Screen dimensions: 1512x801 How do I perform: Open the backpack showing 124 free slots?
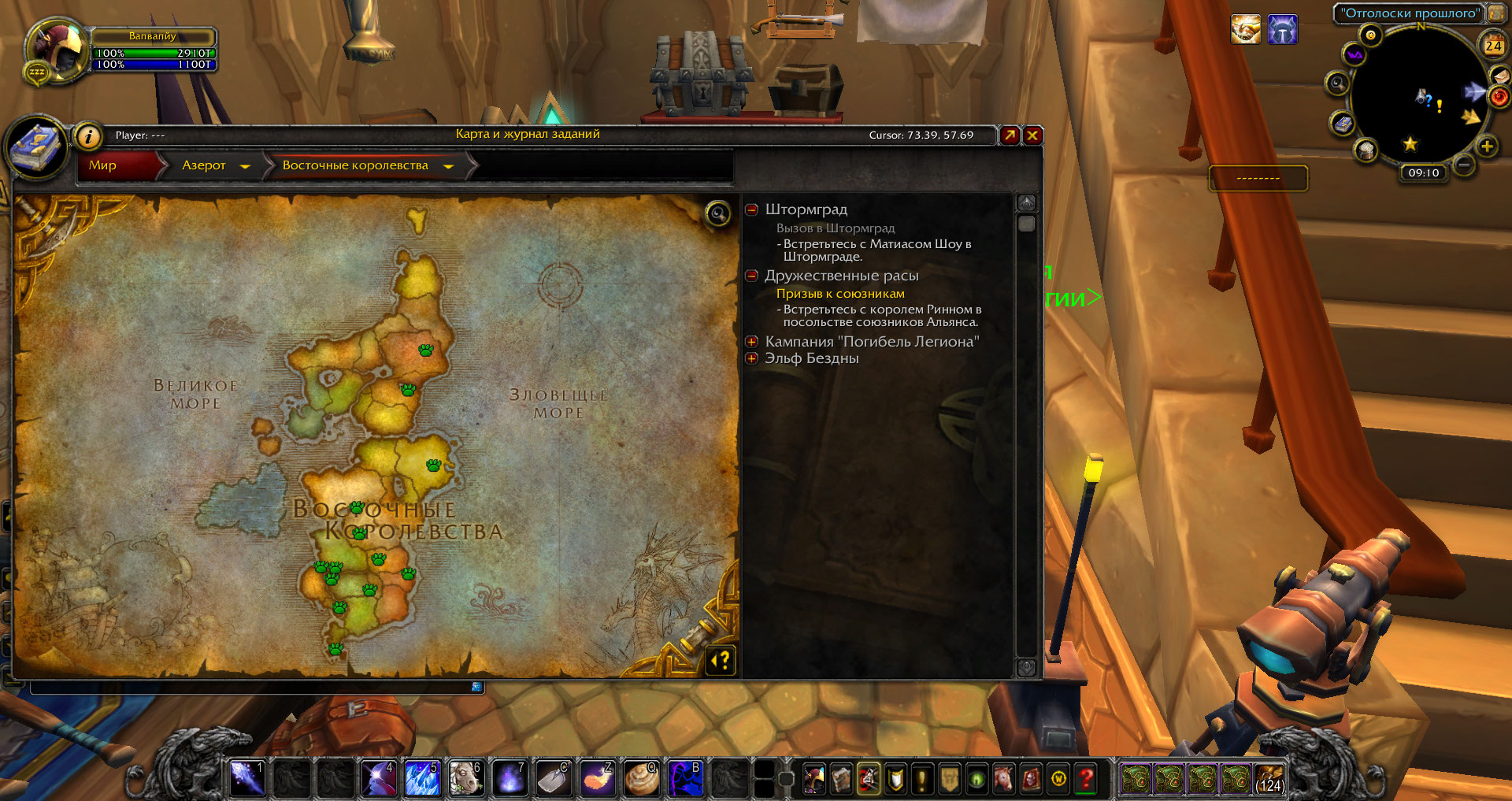[1269, 778]
